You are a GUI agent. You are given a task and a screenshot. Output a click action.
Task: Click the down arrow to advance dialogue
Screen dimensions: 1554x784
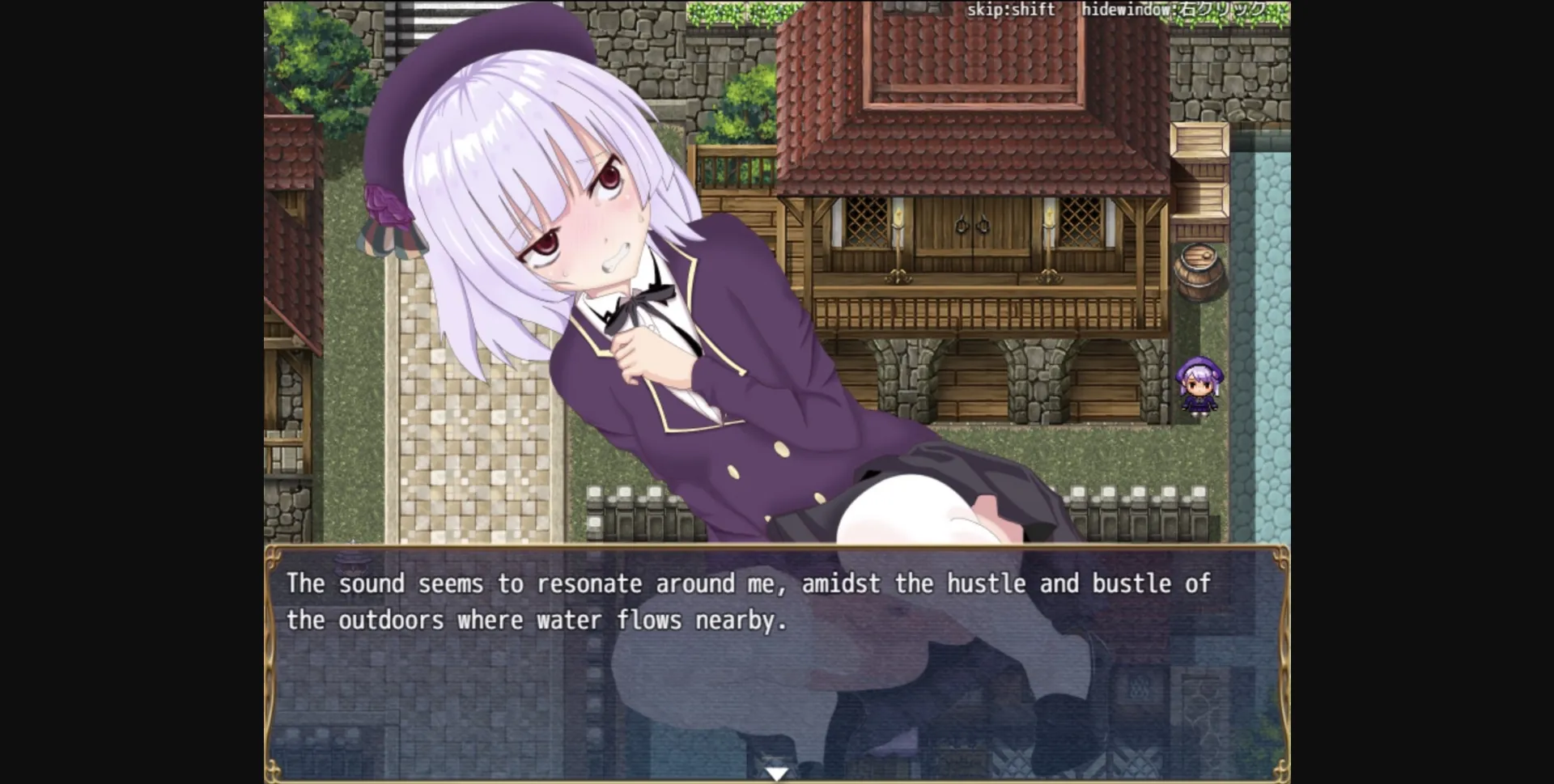pos(777,771)
